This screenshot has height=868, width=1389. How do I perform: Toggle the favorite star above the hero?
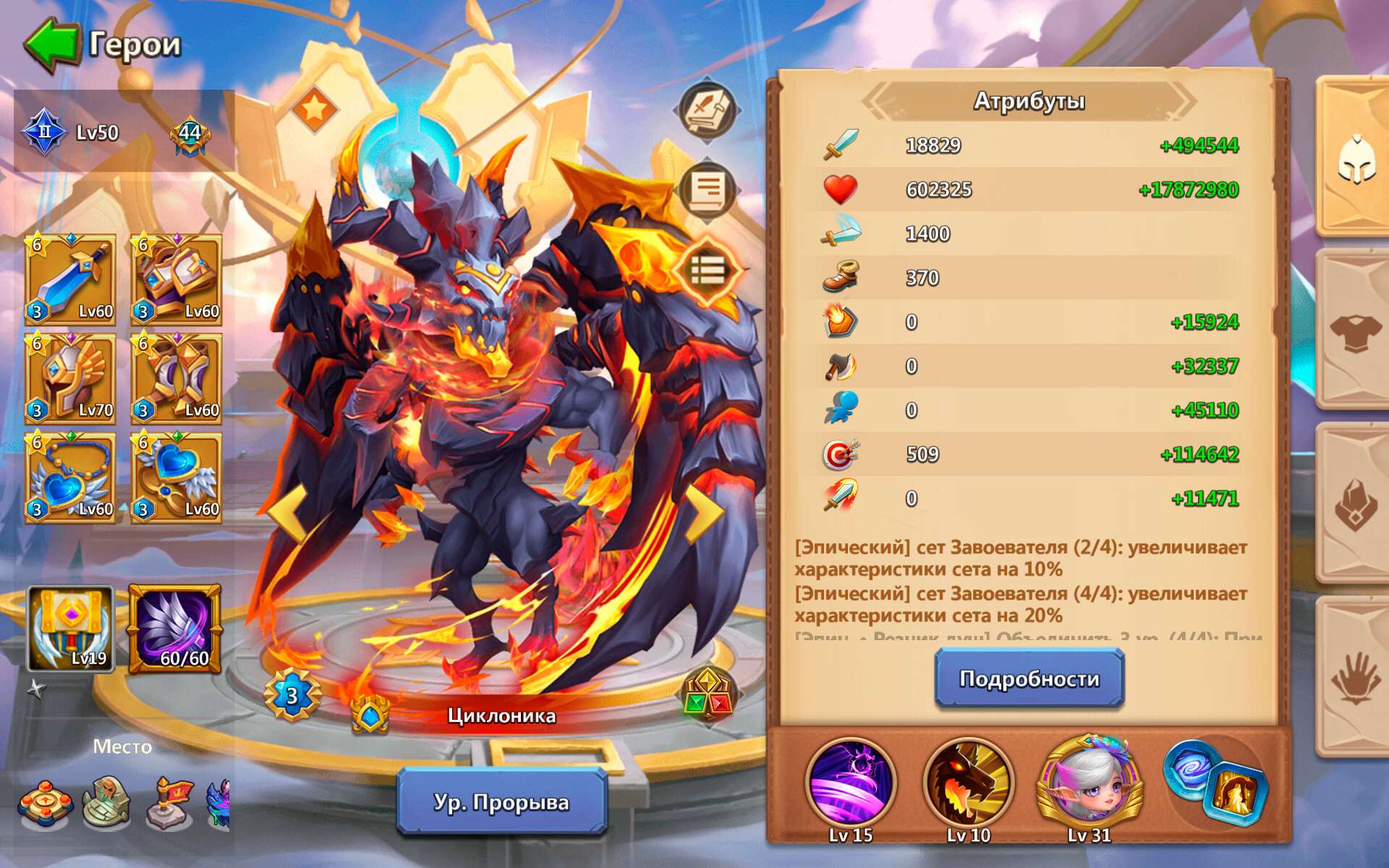tap(316, 110)
